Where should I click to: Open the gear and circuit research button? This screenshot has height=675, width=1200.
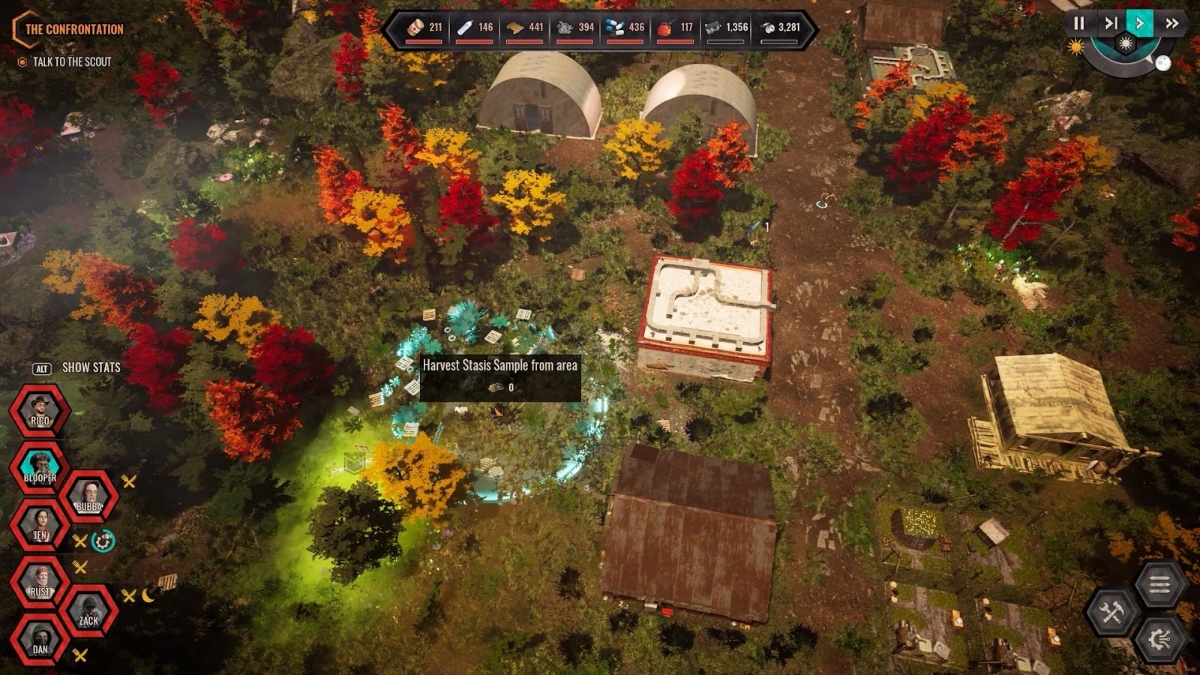[1160, 639]
